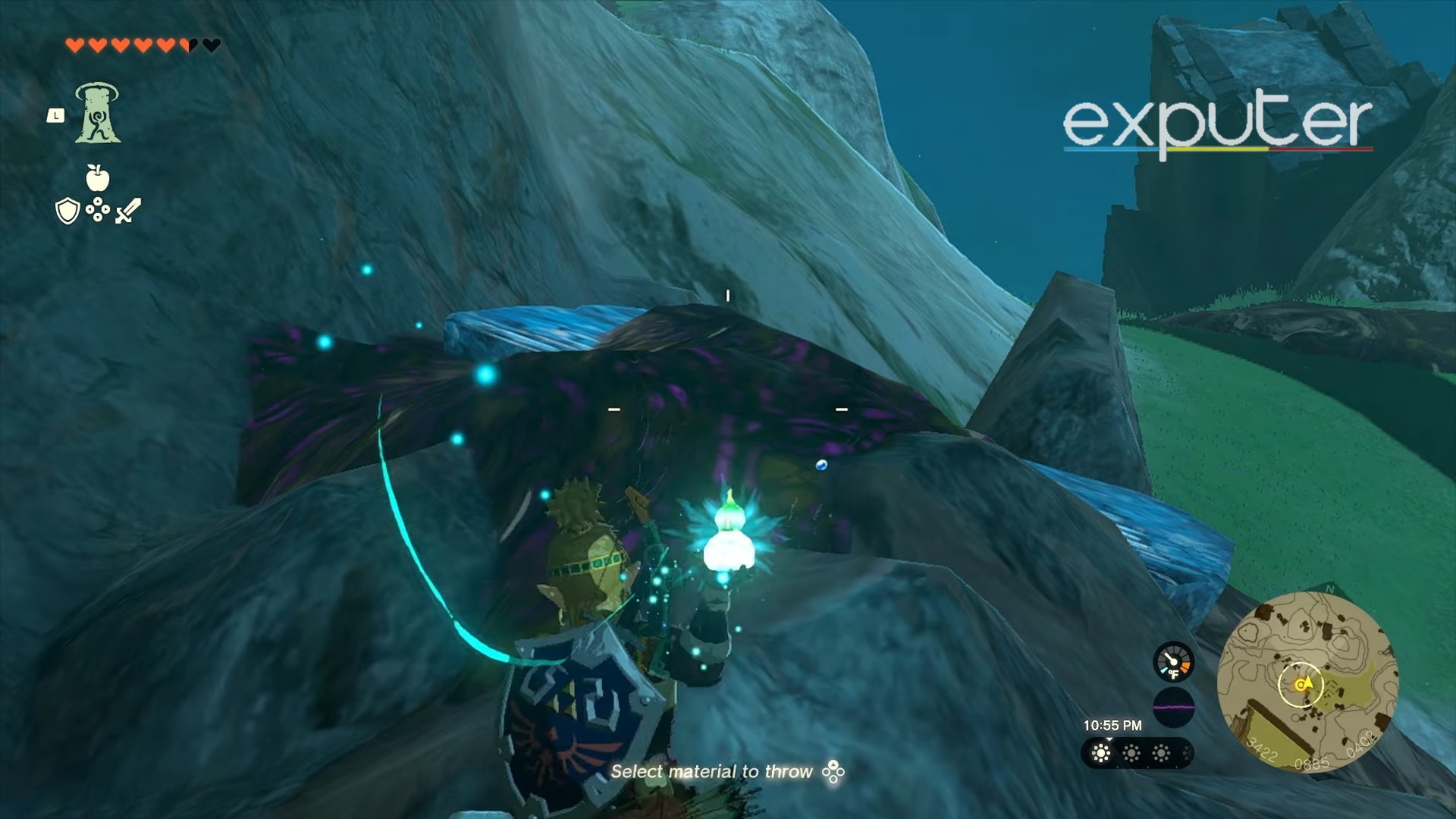Click the d-pad glyph after 'Select material to throw'
The height and width of the screenshot is (819, 1456).
click(x=833, y=770)
